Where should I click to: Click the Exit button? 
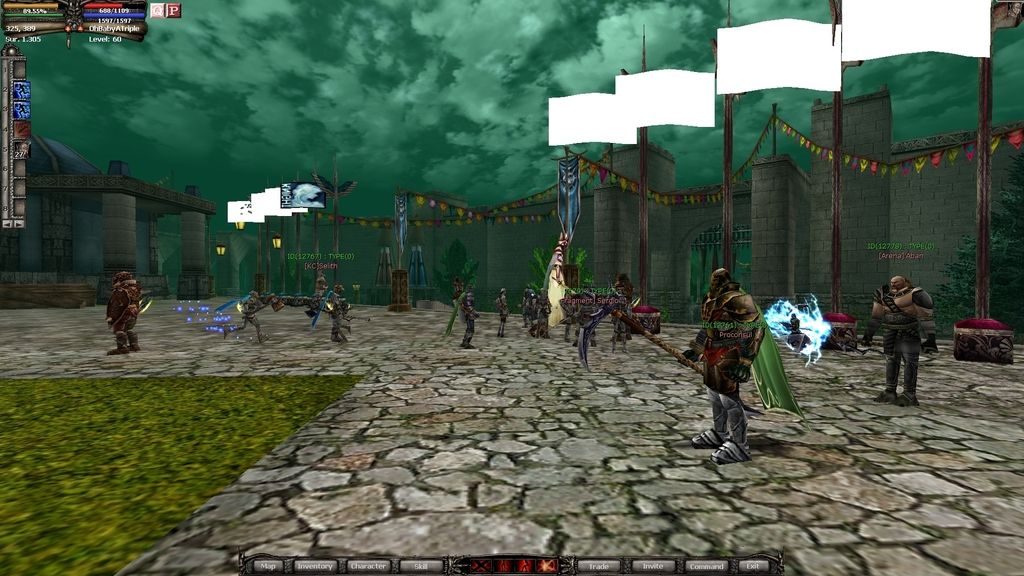pos(753,566)
